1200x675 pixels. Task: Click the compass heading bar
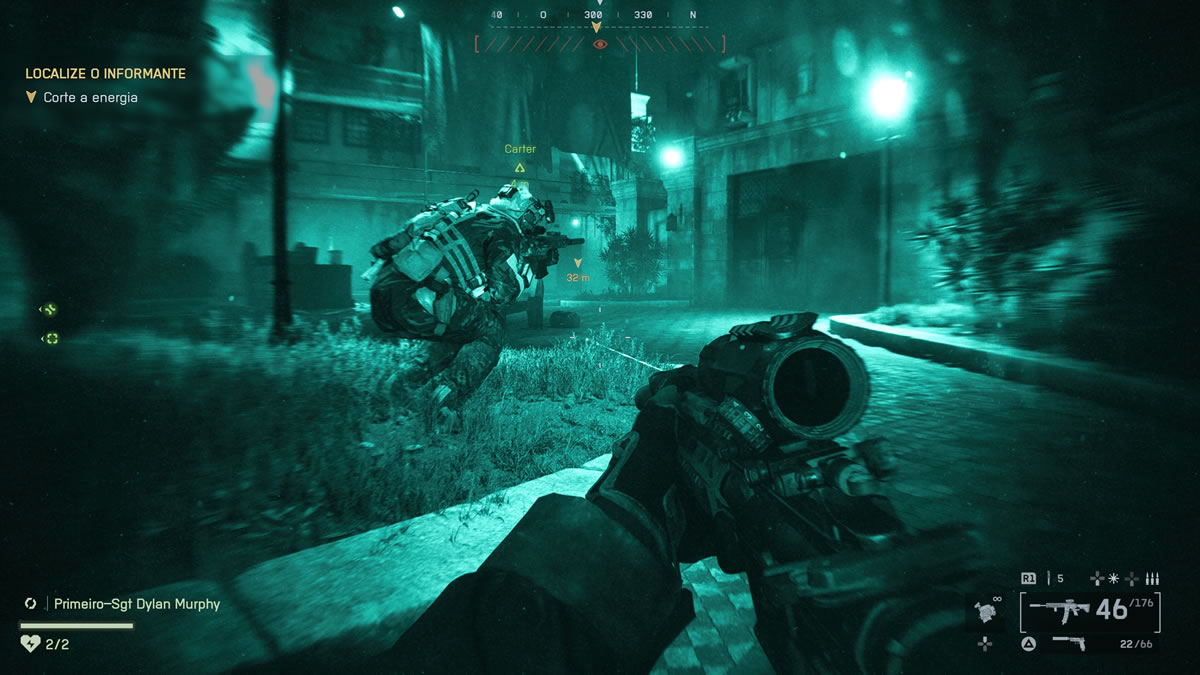599,16
